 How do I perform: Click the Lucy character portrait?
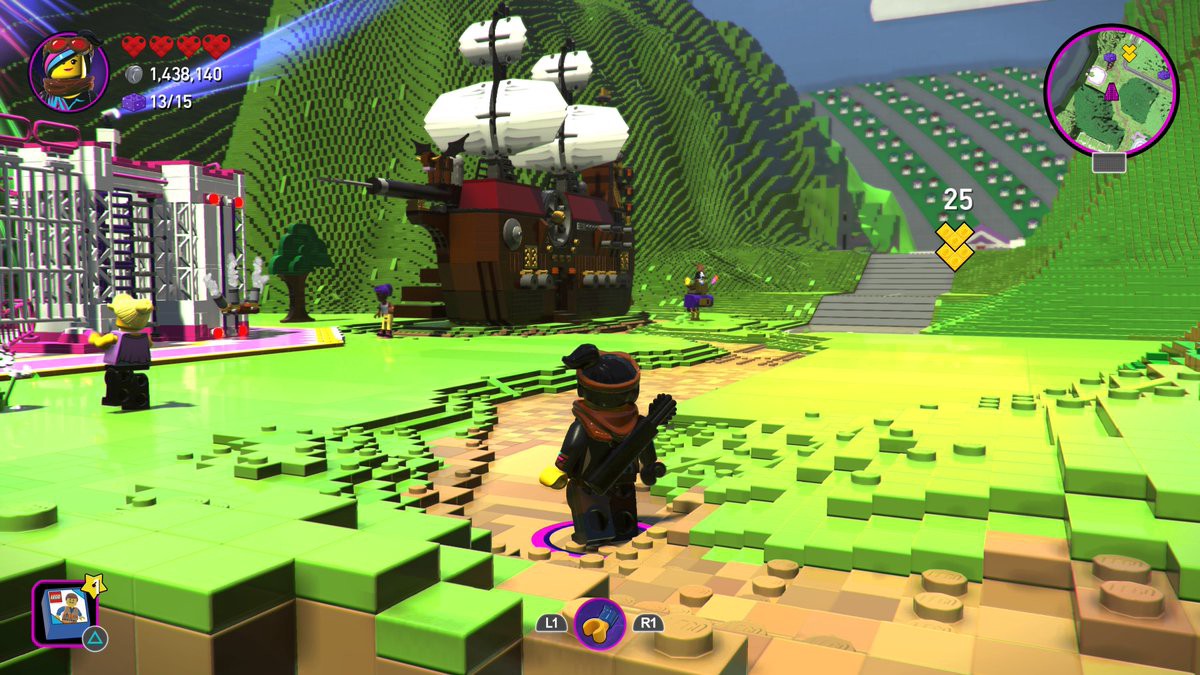click(68, 71)
